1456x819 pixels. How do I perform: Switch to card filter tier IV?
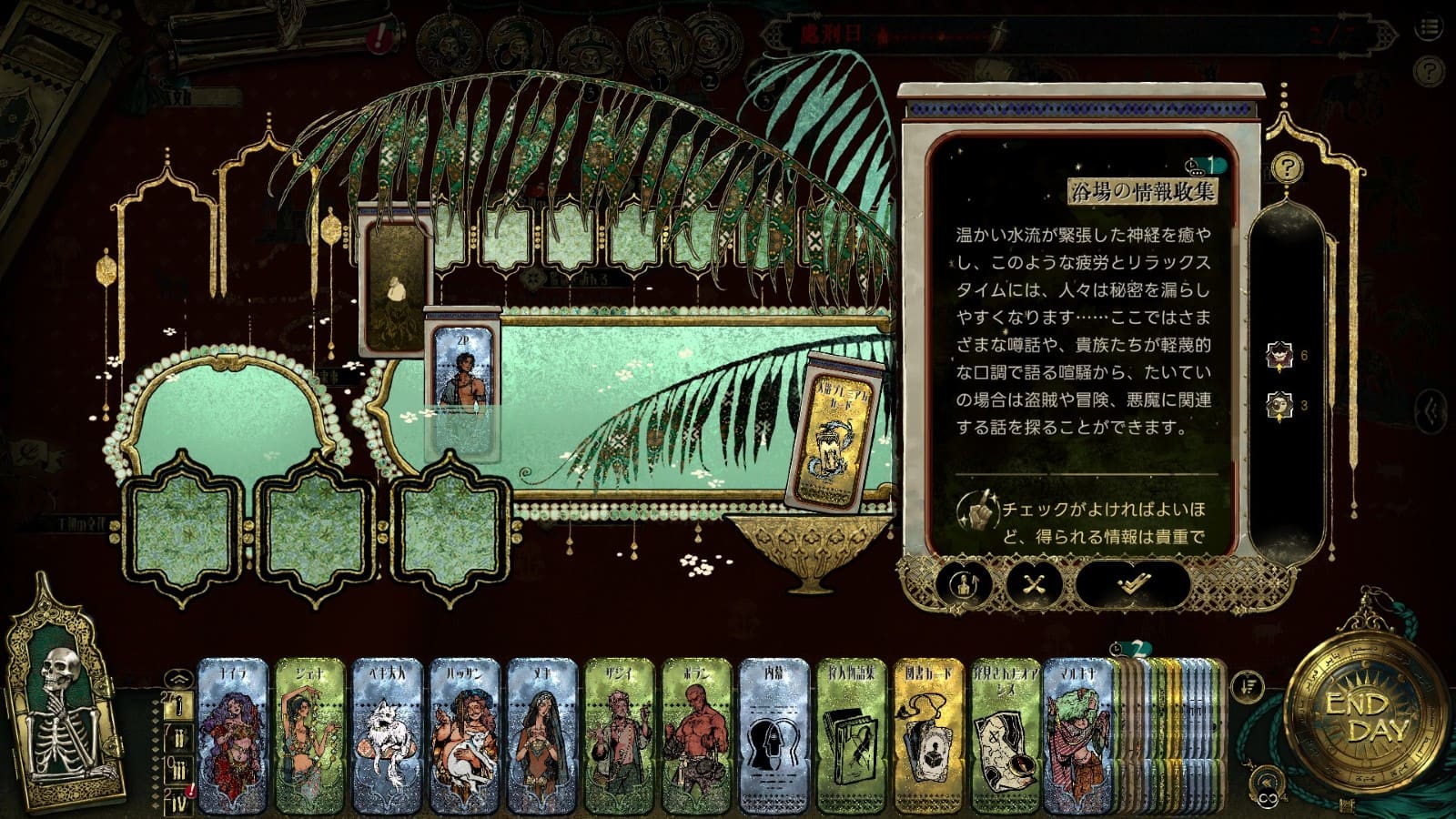pos(179,803)
